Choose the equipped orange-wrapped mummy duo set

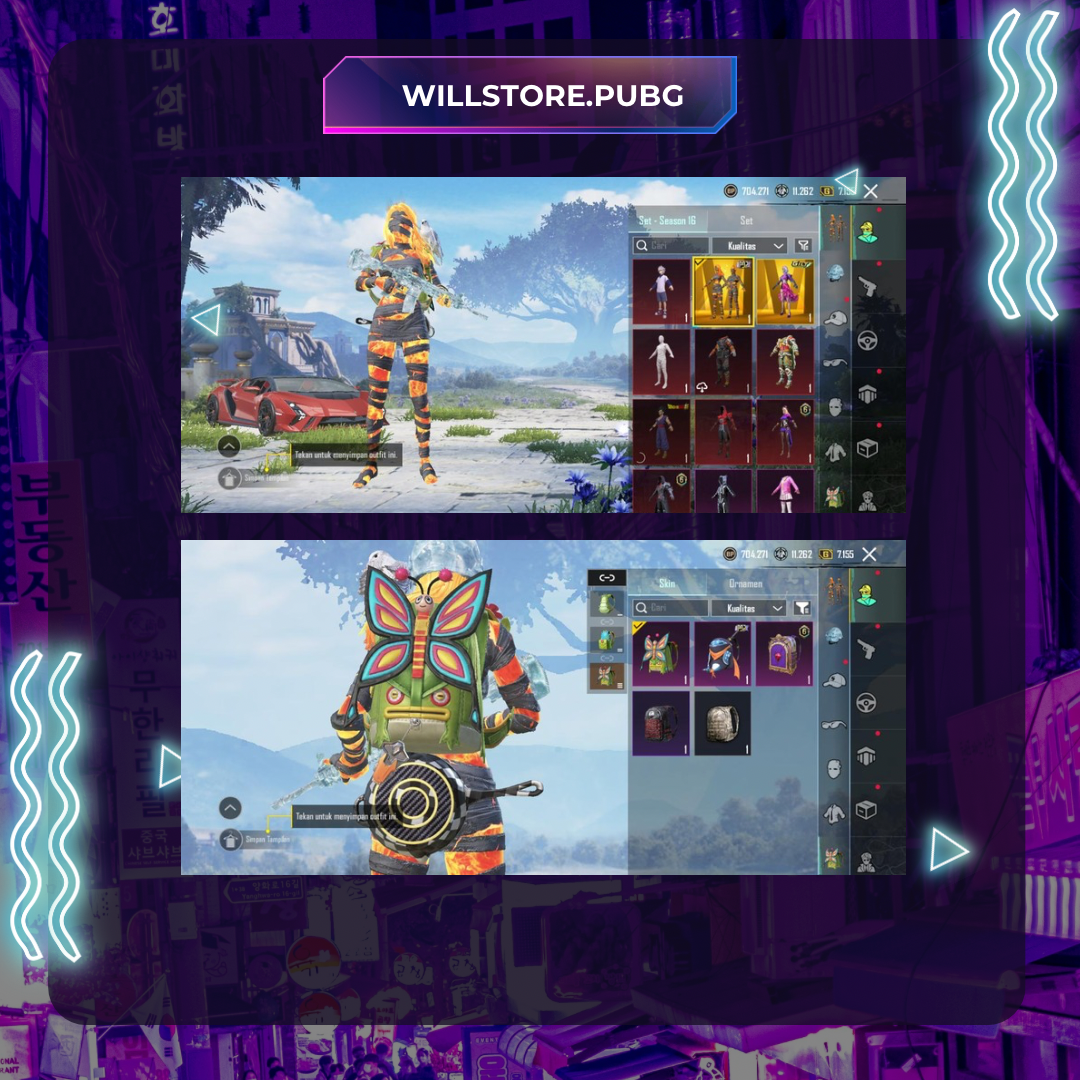click(x=722, y=291)
